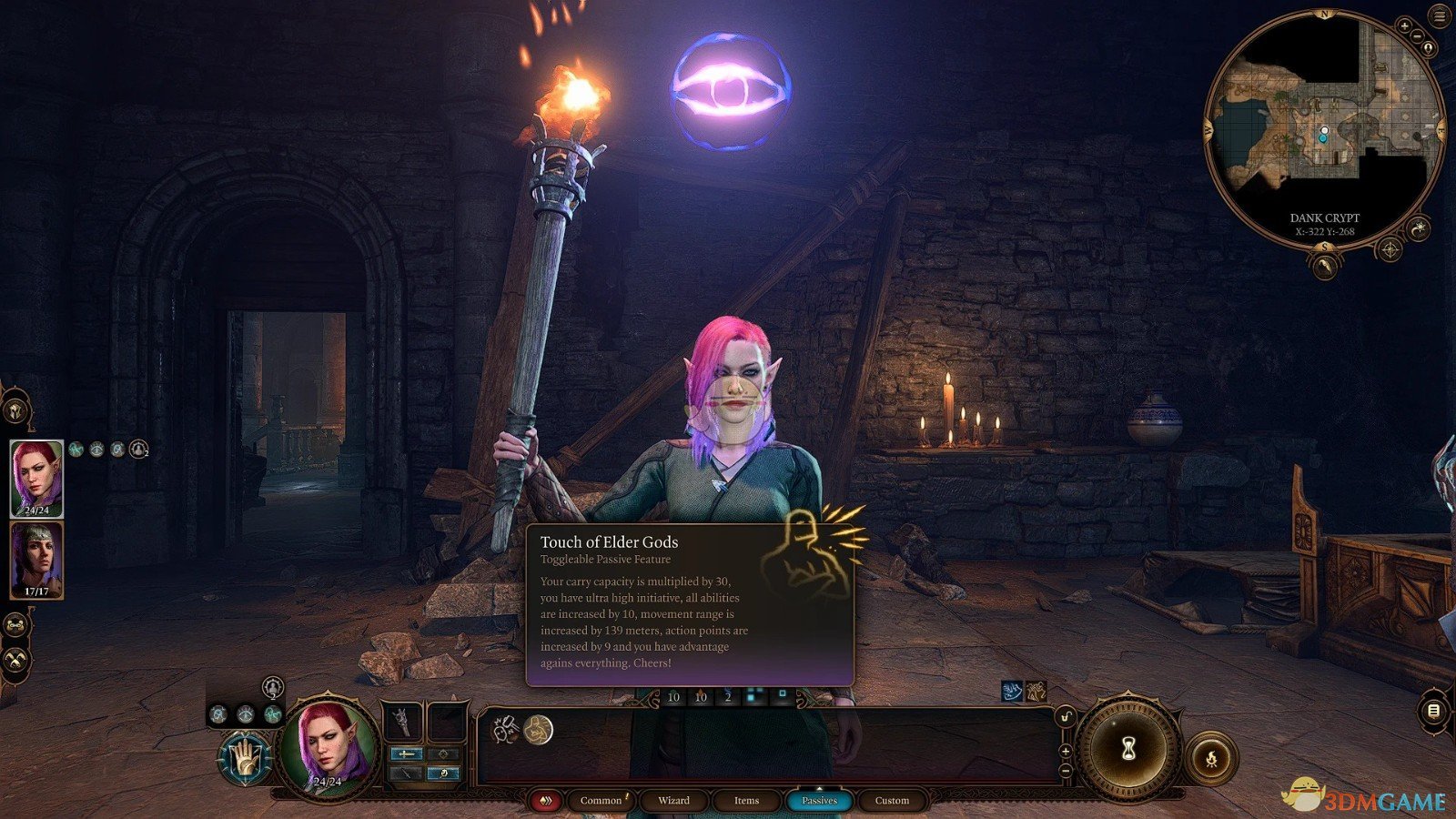Open the main menu stacked-lines button
The height and width of the screenshot is (819, 1456).
[1440, 16]
